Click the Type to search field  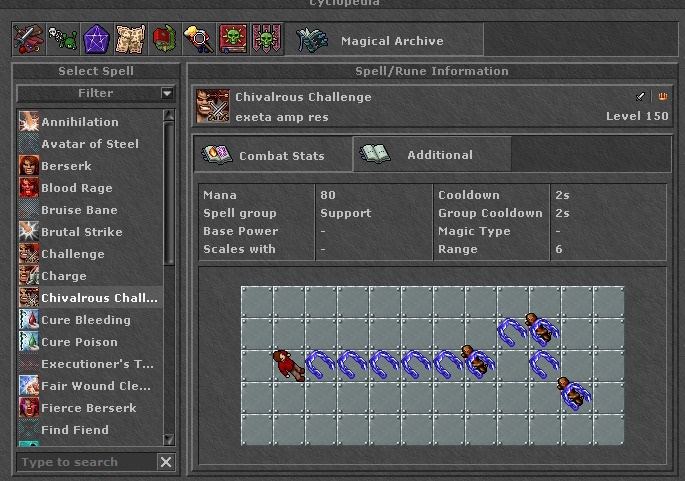point(86,462)
